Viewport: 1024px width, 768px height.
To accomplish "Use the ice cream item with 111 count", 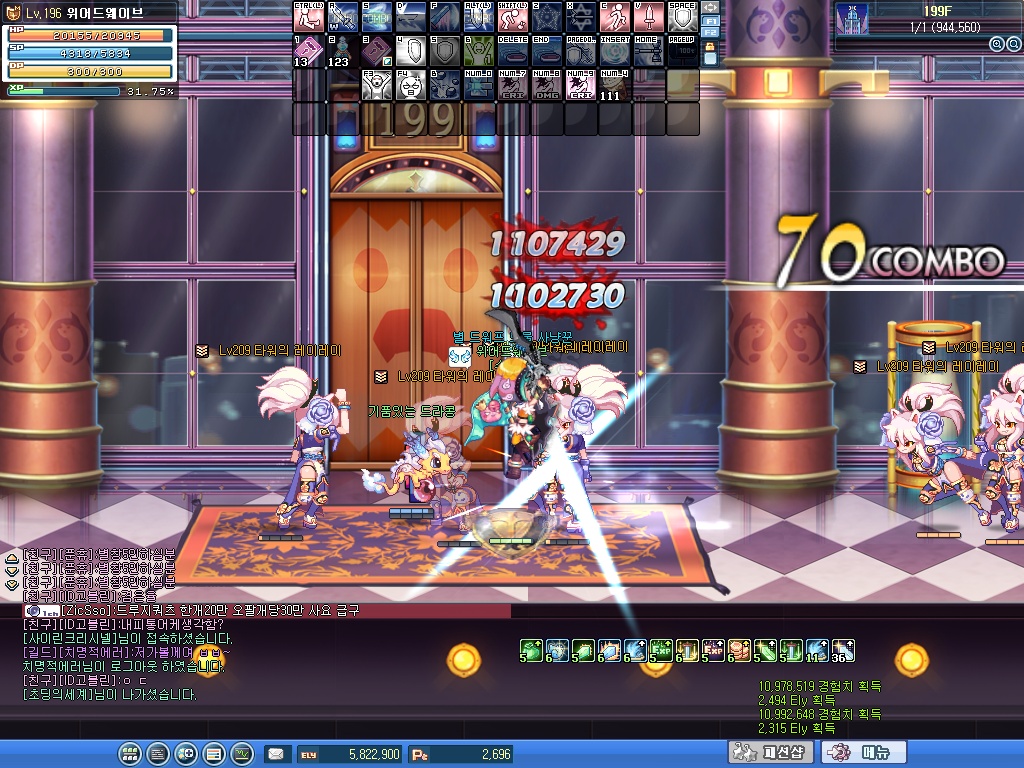I will (614, 85).
